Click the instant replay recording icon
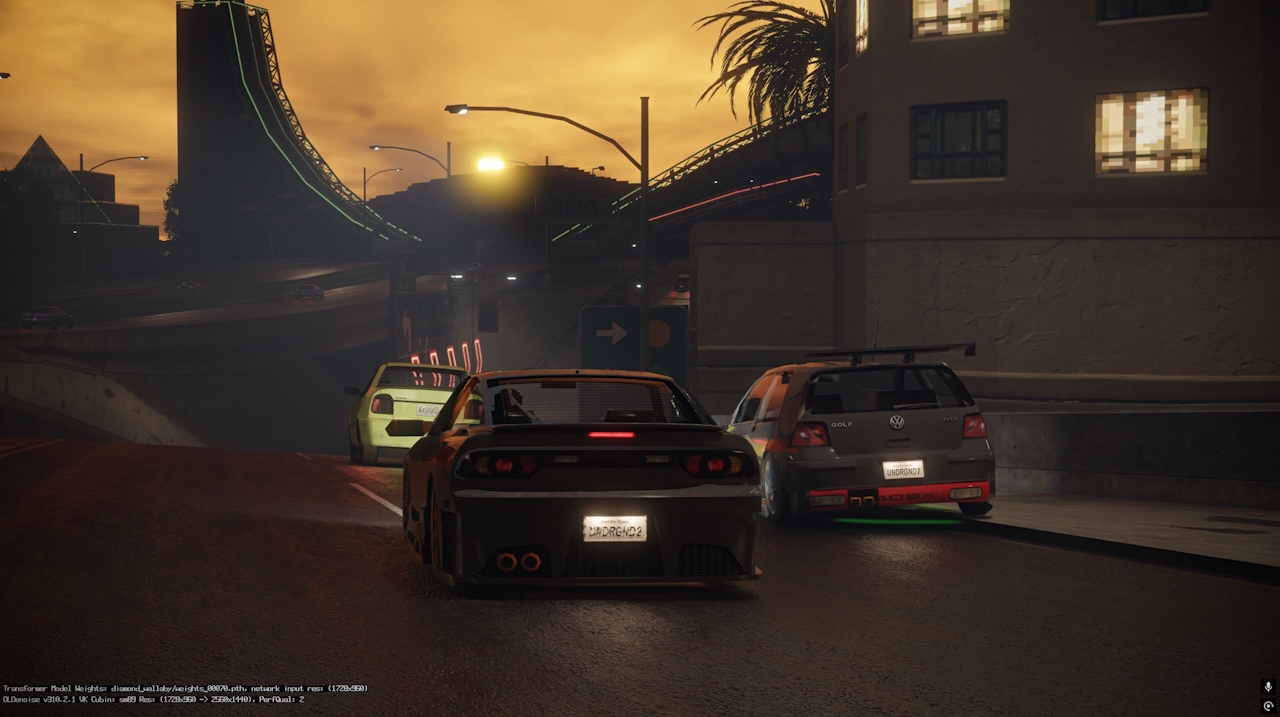 (1268, 706)
